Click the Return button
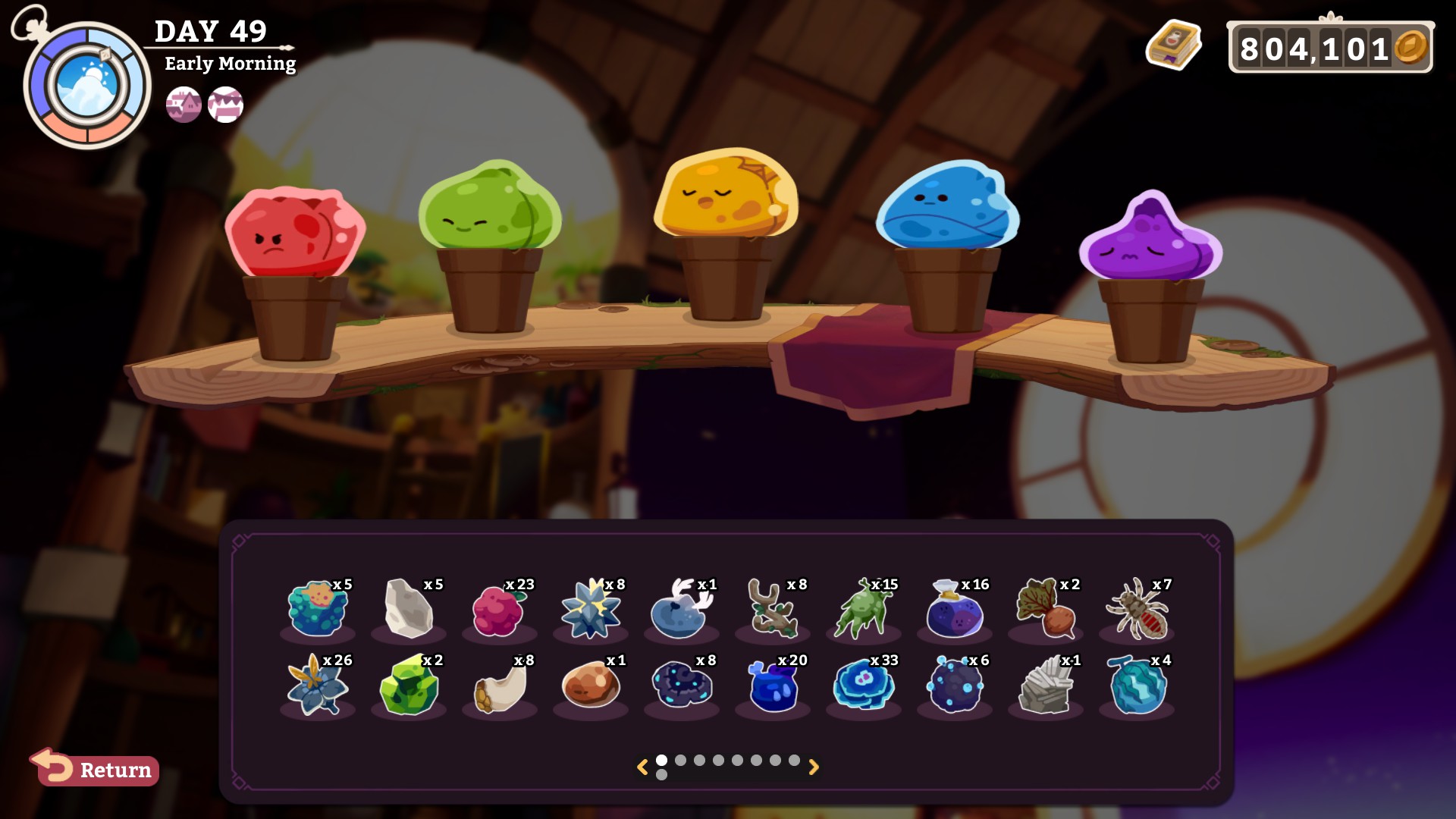This screenshot has width=1456, height=819. 96,769
